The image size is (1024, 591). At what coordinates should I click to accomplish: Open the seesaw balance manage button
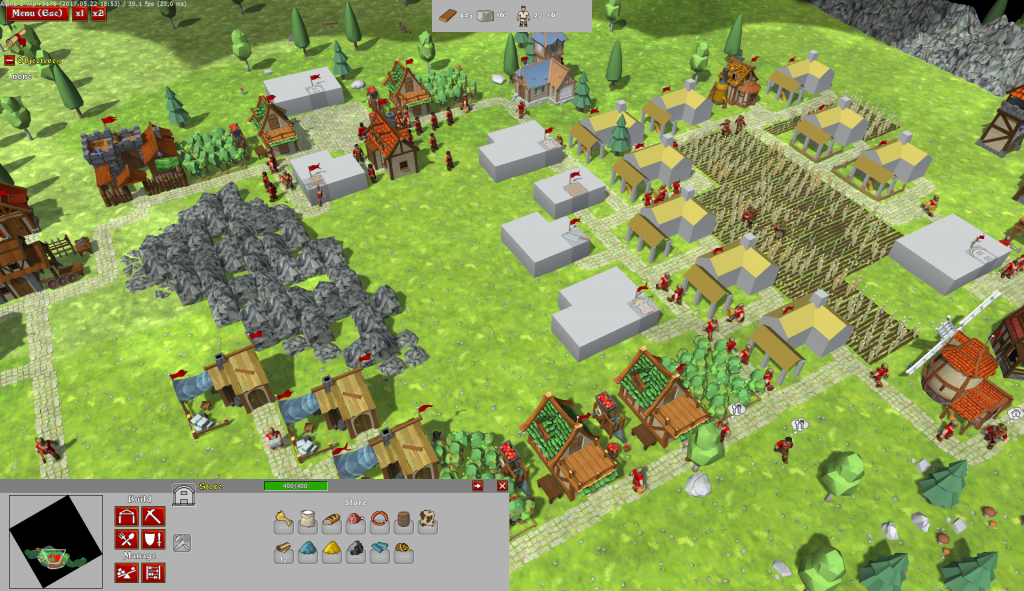126,573
